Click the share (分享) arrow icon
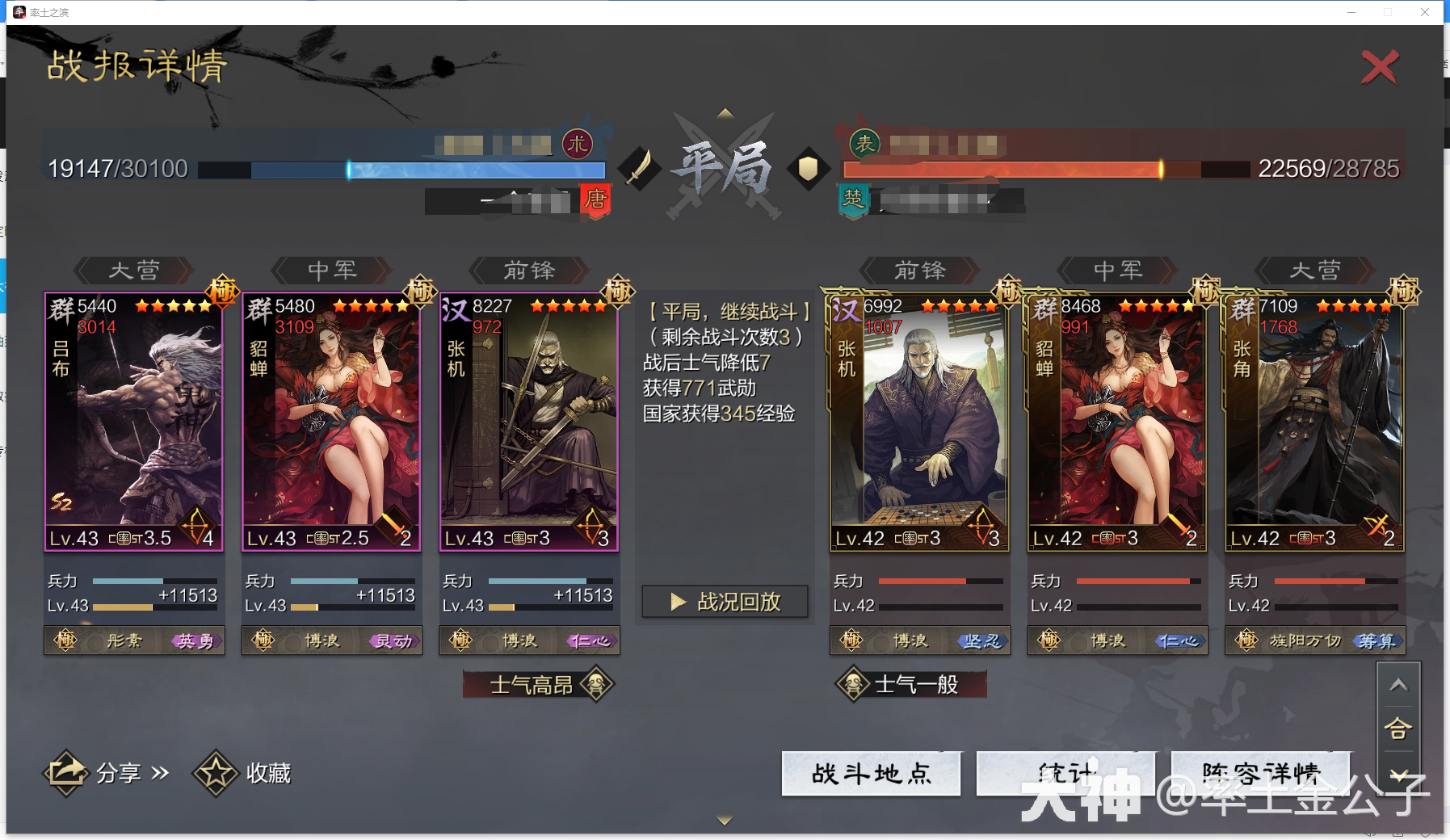 coord(67,771)
